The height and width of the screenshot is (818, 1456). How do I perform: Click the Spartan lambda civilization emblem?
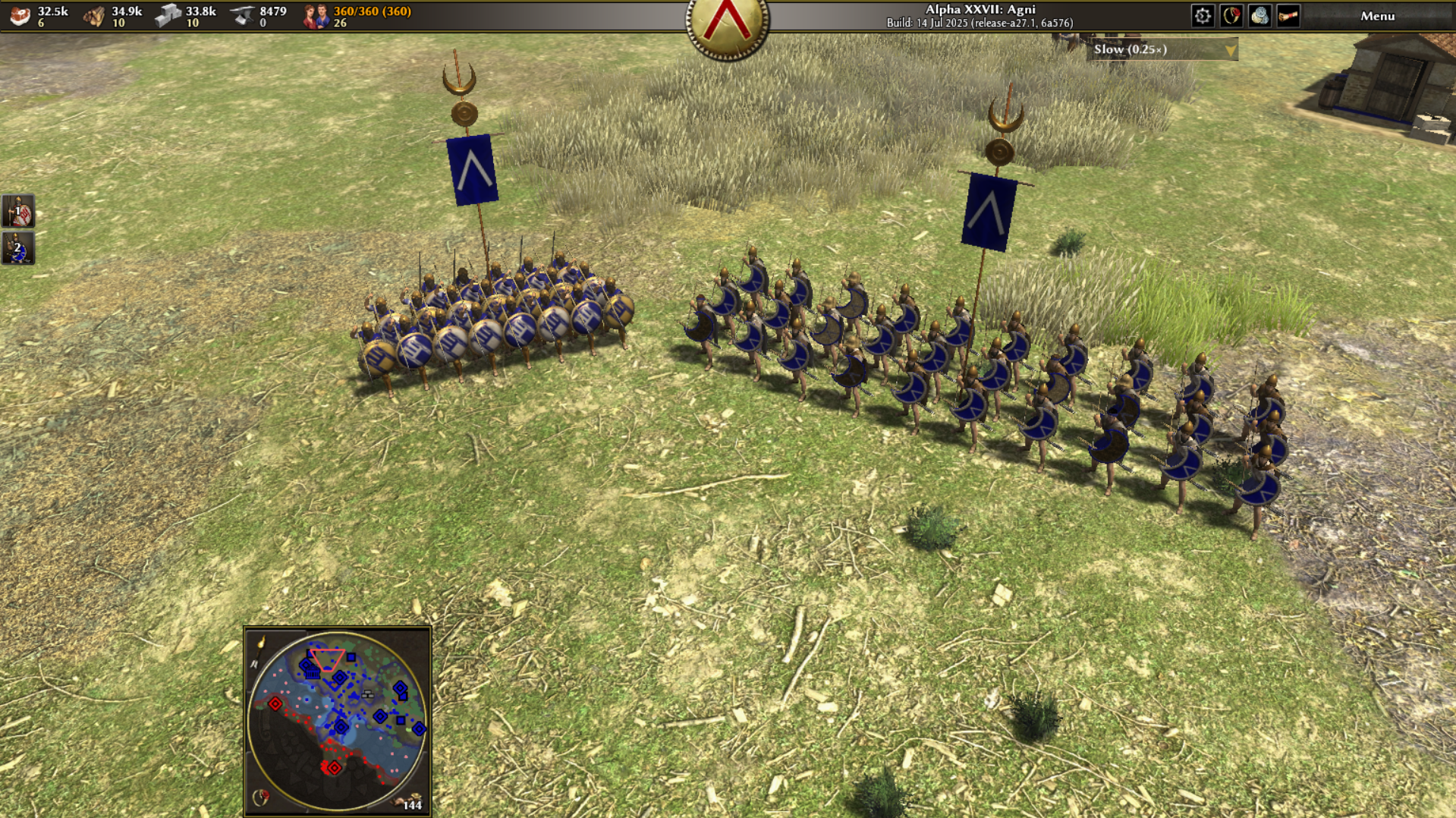[727, 23]
